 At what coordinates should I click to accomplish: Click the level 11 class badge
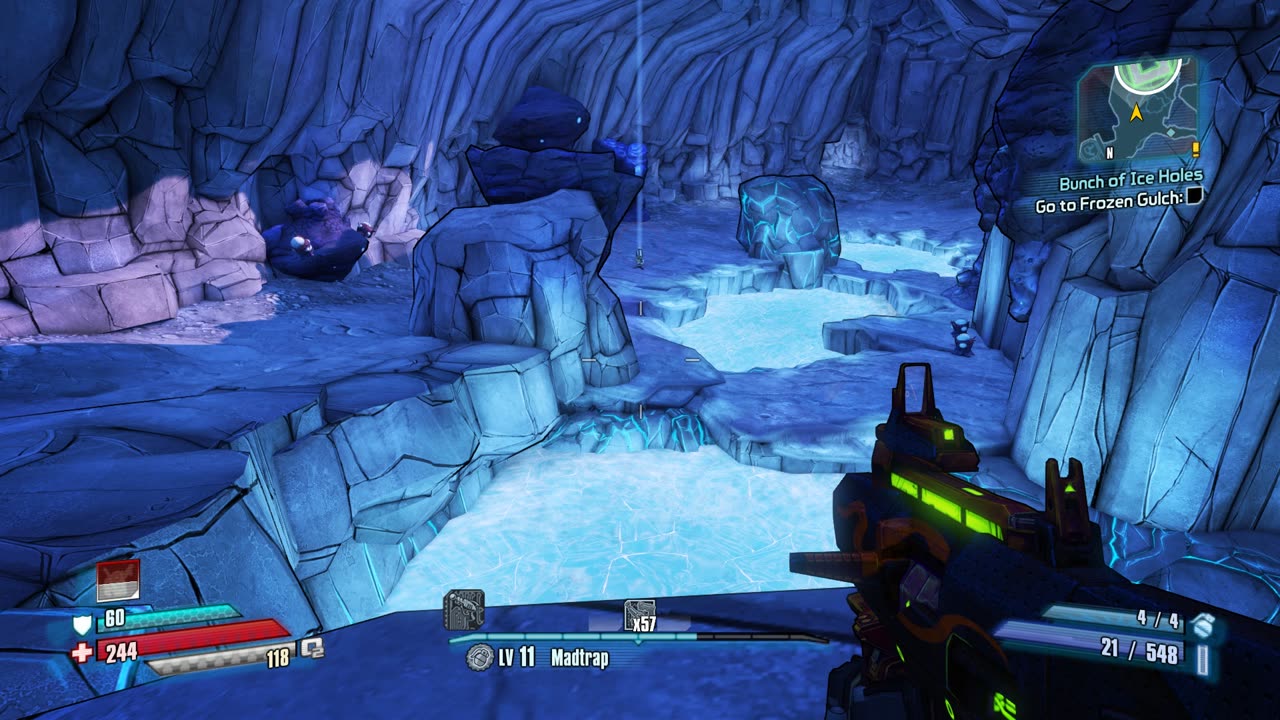click(480, 657)
